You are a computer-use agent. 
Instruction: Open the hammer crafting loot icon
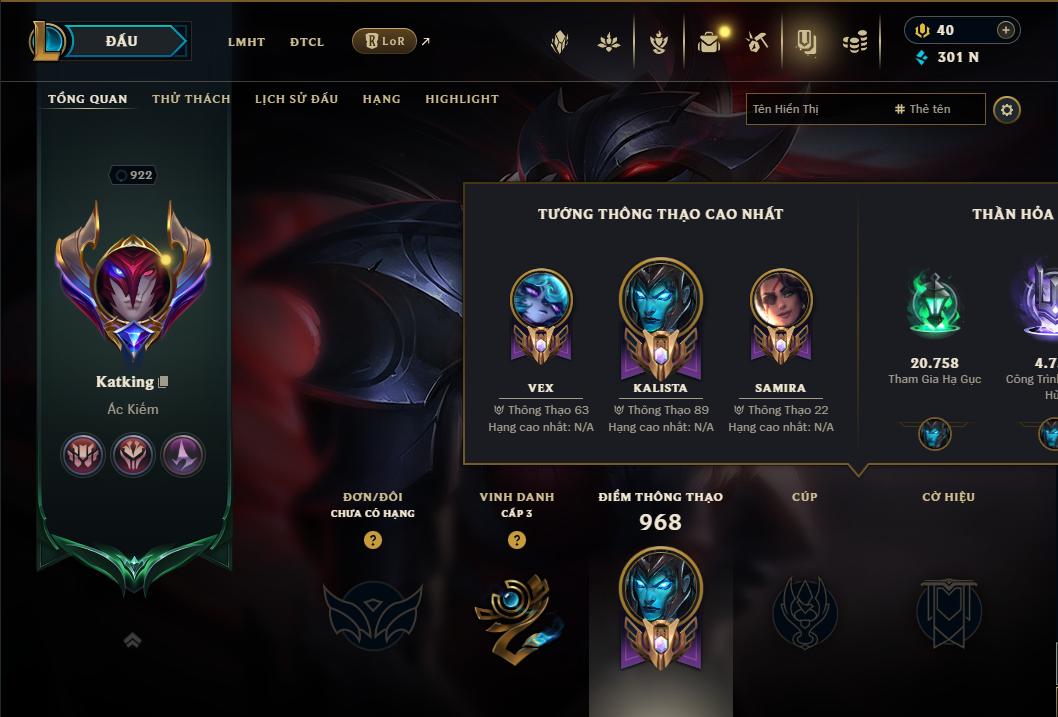[757, 42]
